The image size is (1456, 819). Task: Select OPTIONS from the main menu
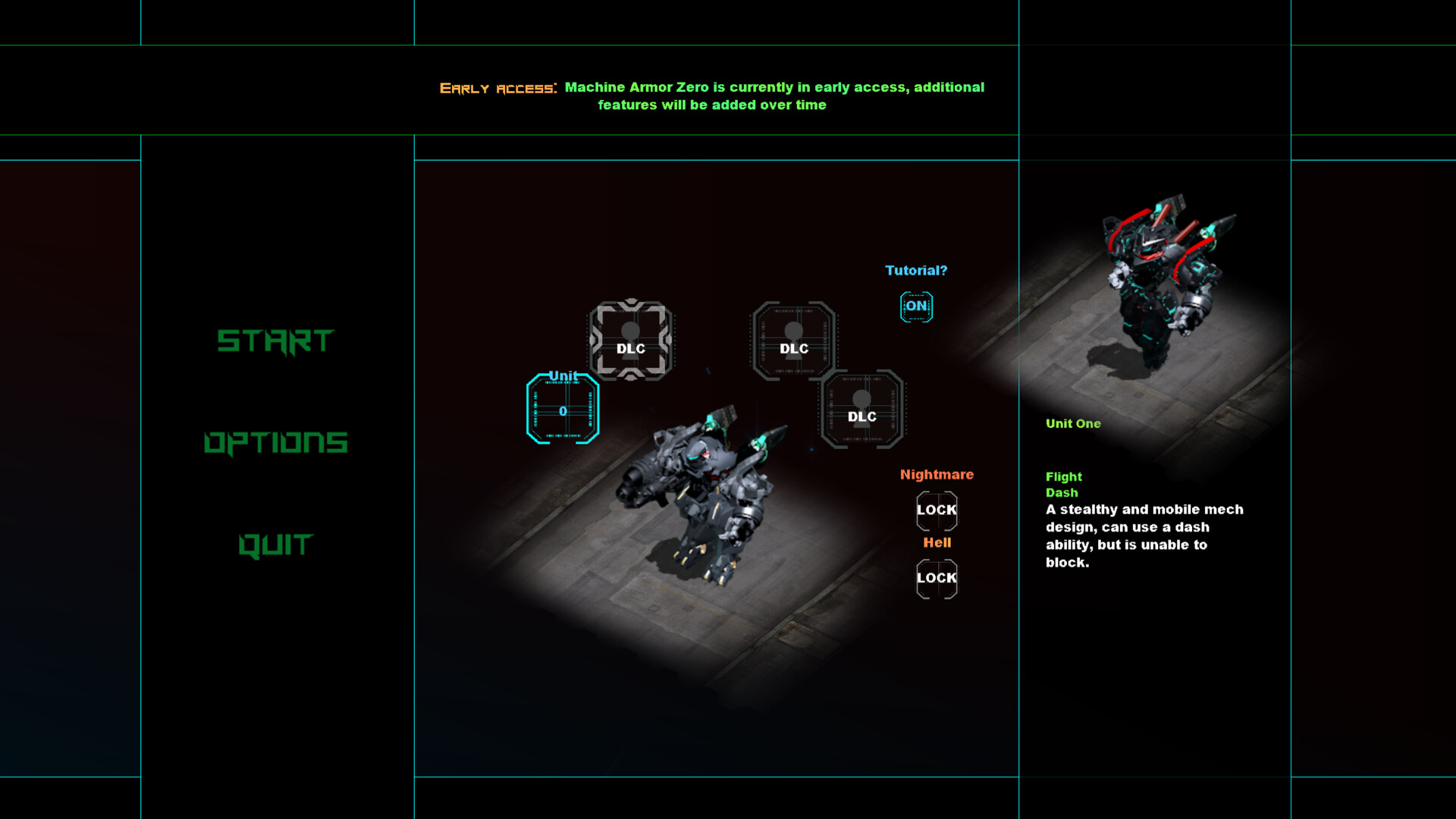point(278,443)
